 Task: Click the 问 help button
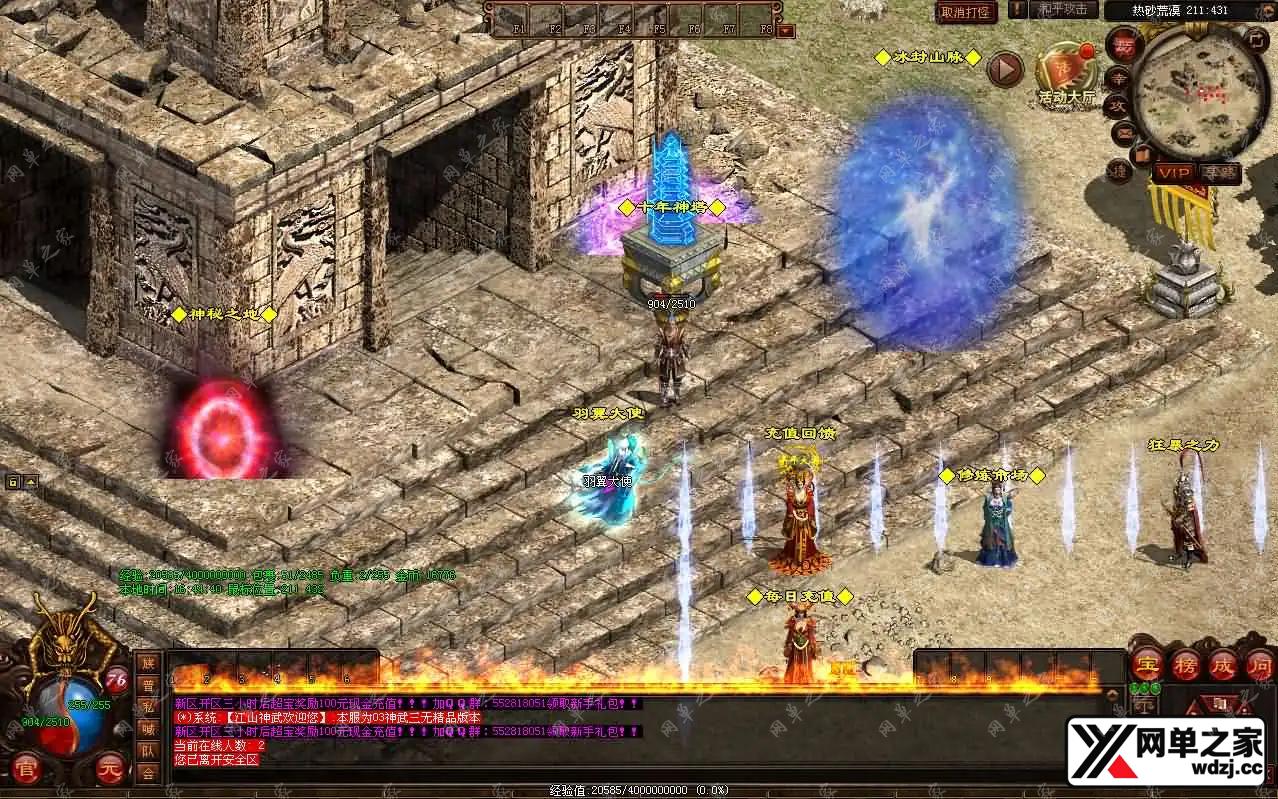[x=1259, y=663]
